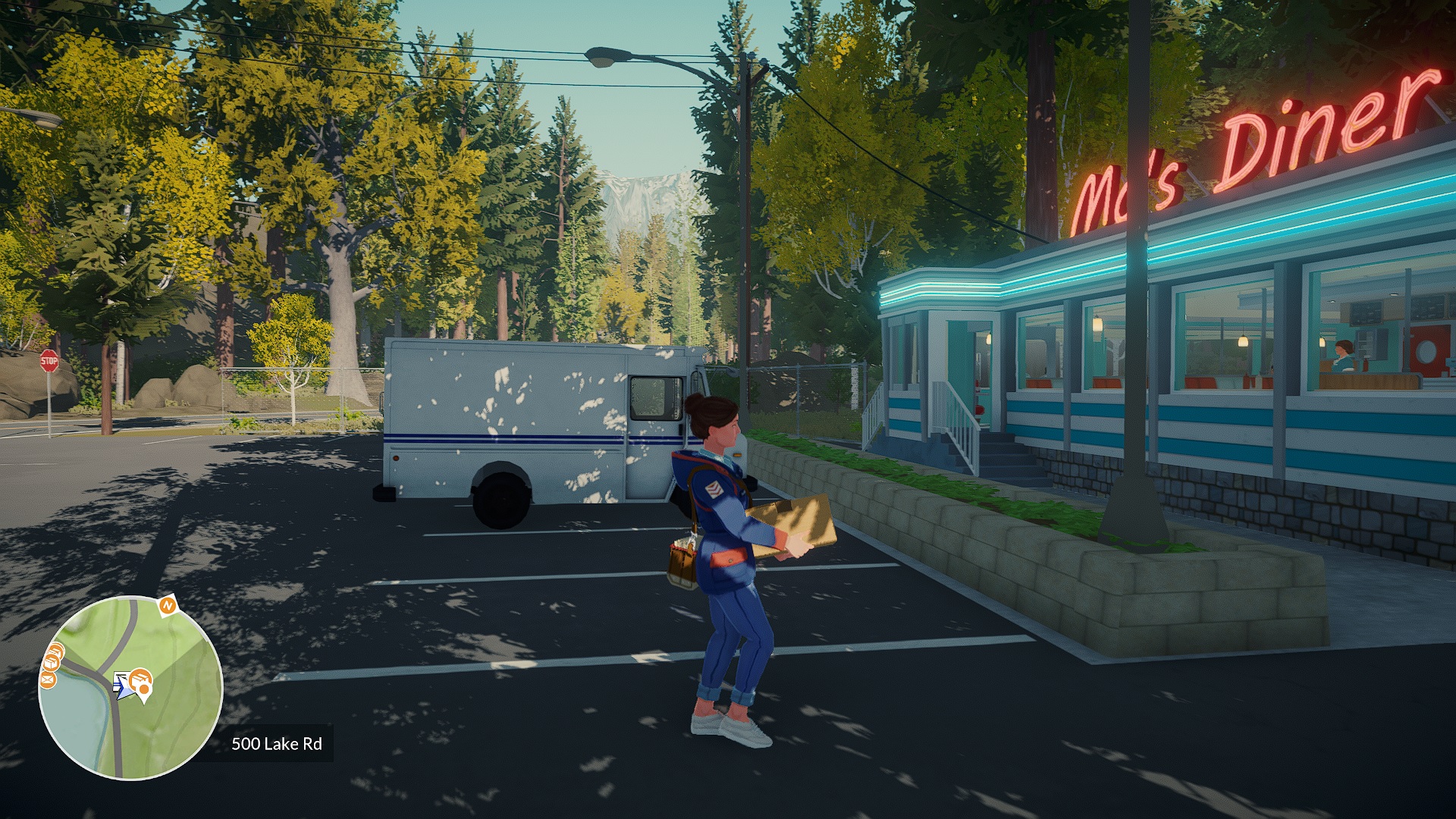Screen dimensions: 1456x819
Task: Click the blue player arrow on minimap
Action: pyautogui.click(x=121, y=688)
